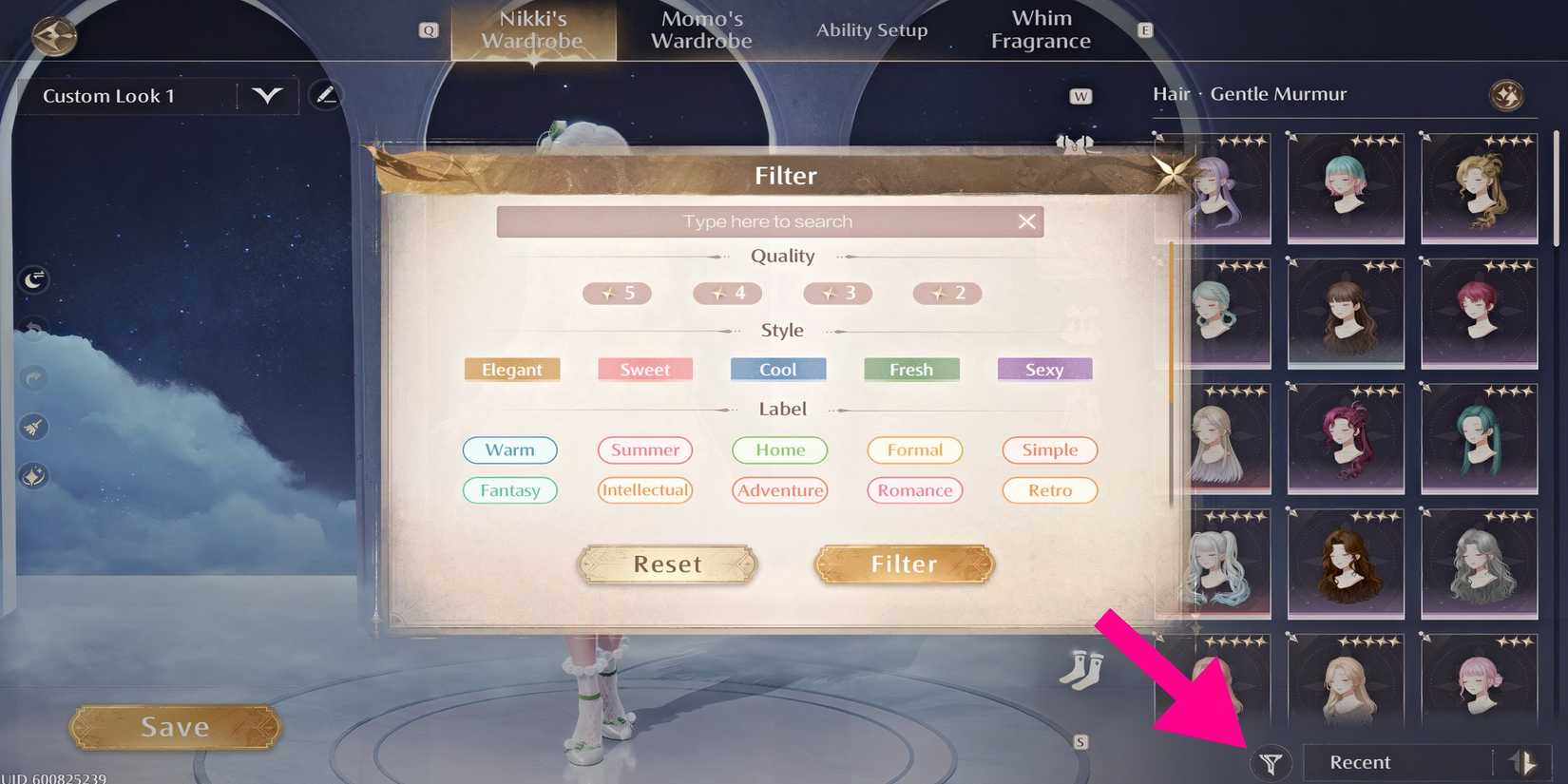Toggle the Romance label filter

click(914, 490)
